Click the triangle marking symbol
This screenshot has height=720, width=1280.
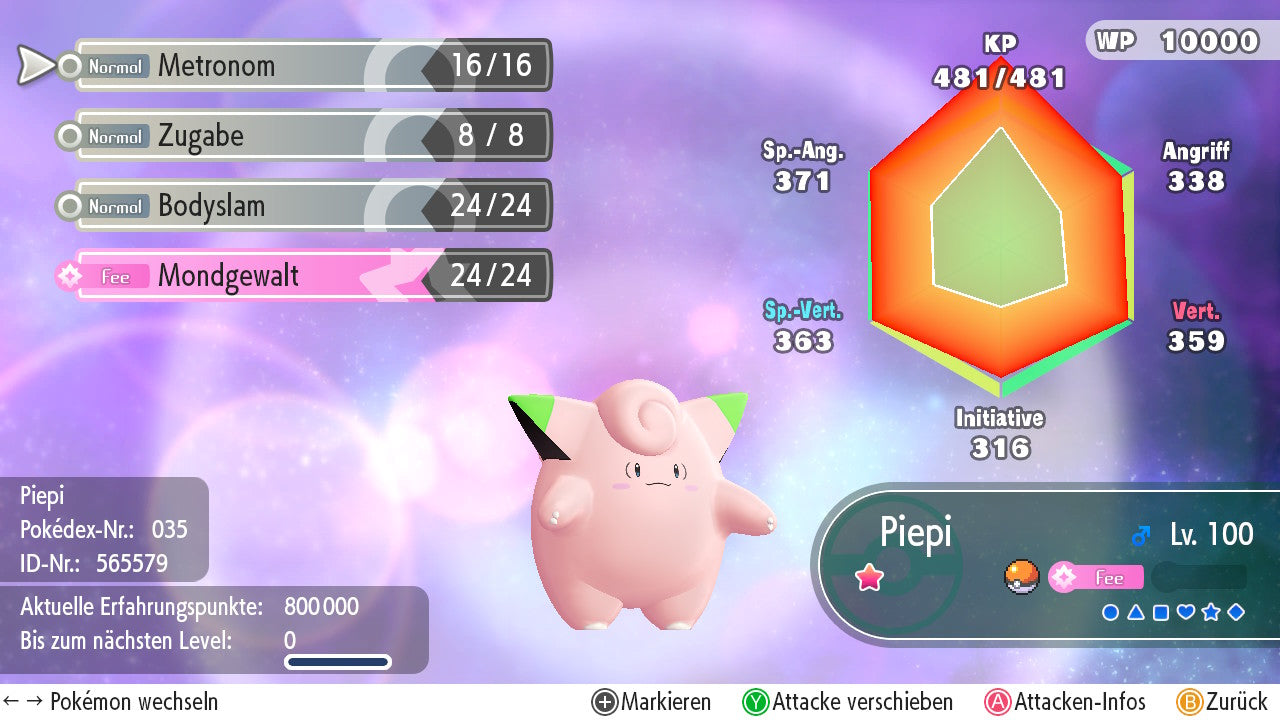[x=1136, y=612]
